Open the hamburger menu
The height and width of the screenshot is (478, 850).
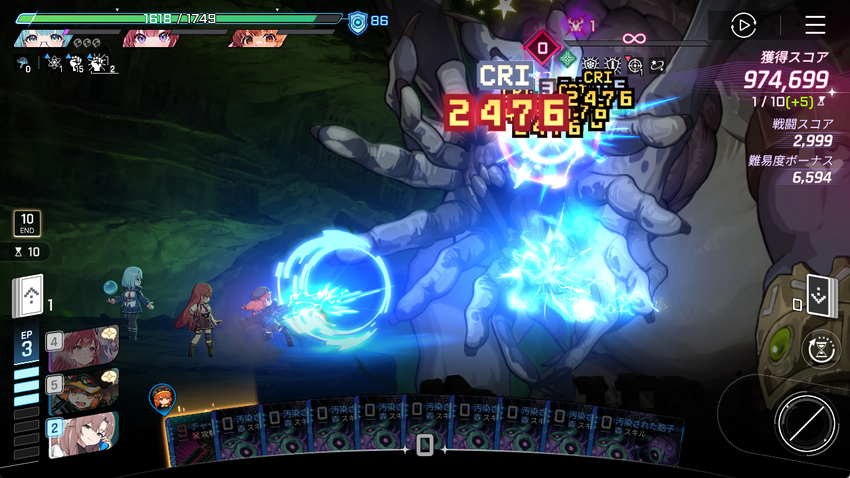tap(815, 25)
